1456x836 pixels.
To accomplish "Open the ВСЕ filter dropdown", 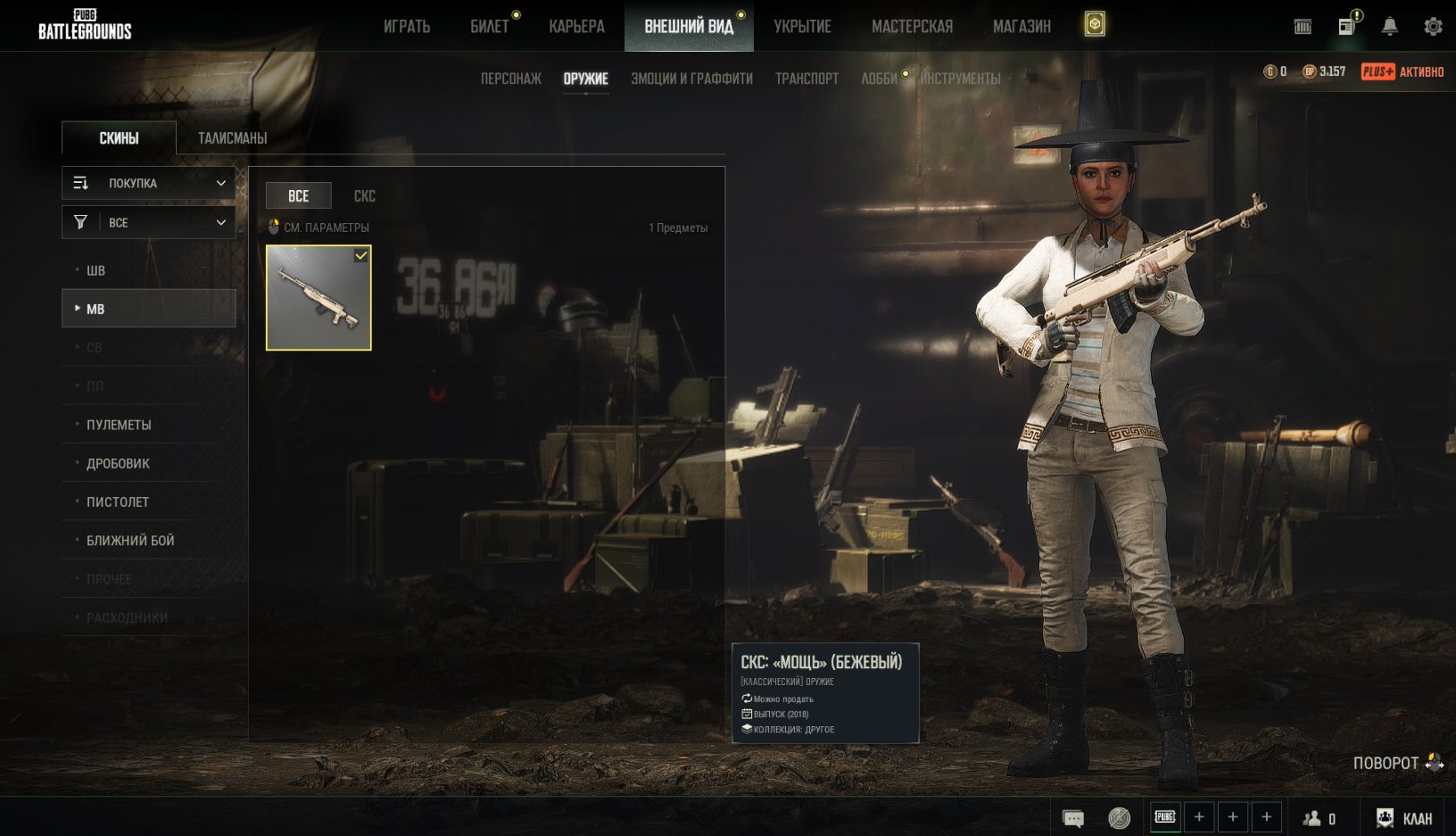I will pyautogui.click(x=149, y=222).
